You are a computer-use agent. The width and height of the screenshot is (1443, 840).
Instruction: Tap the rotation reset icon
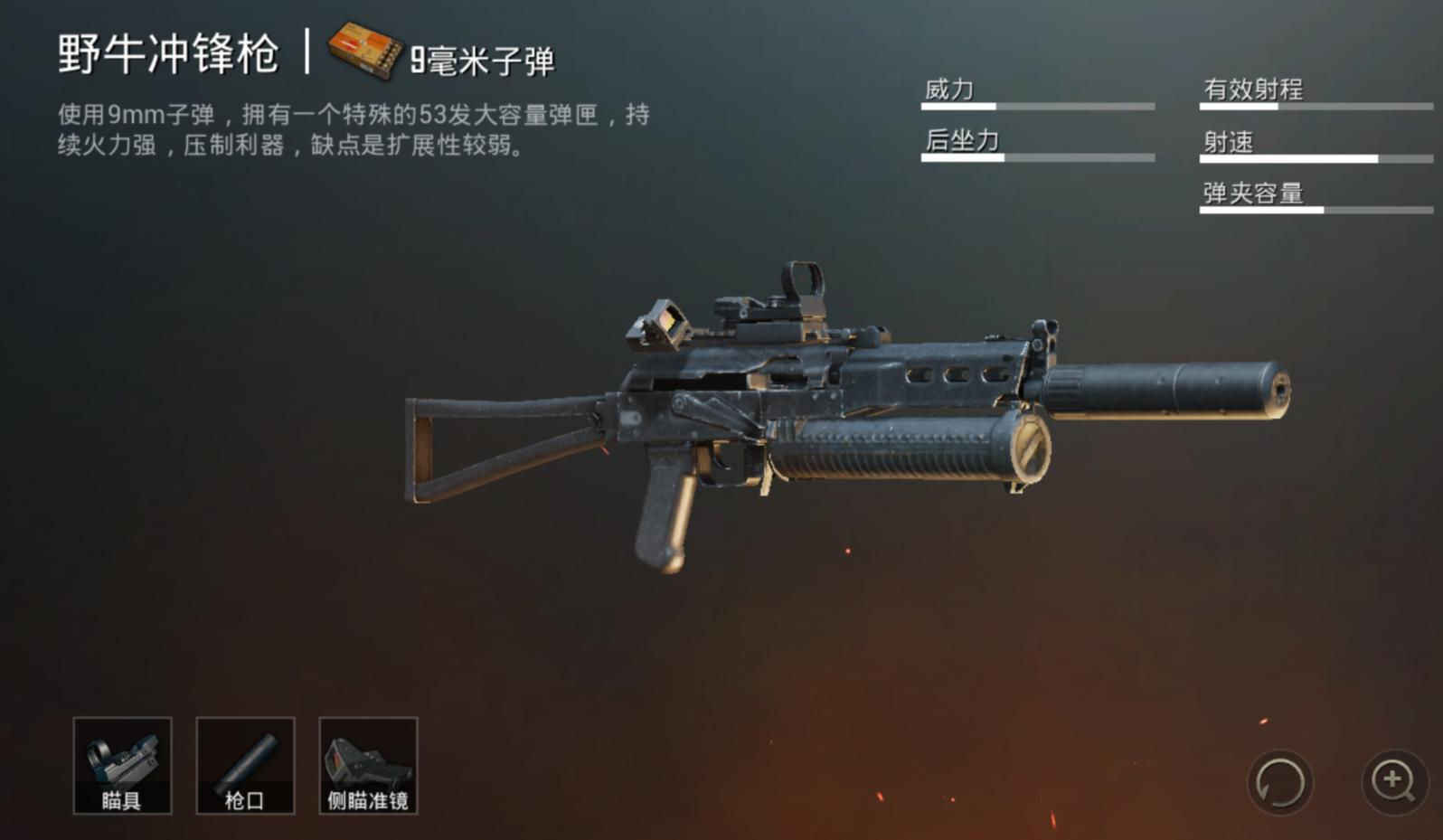[1283, 783]
